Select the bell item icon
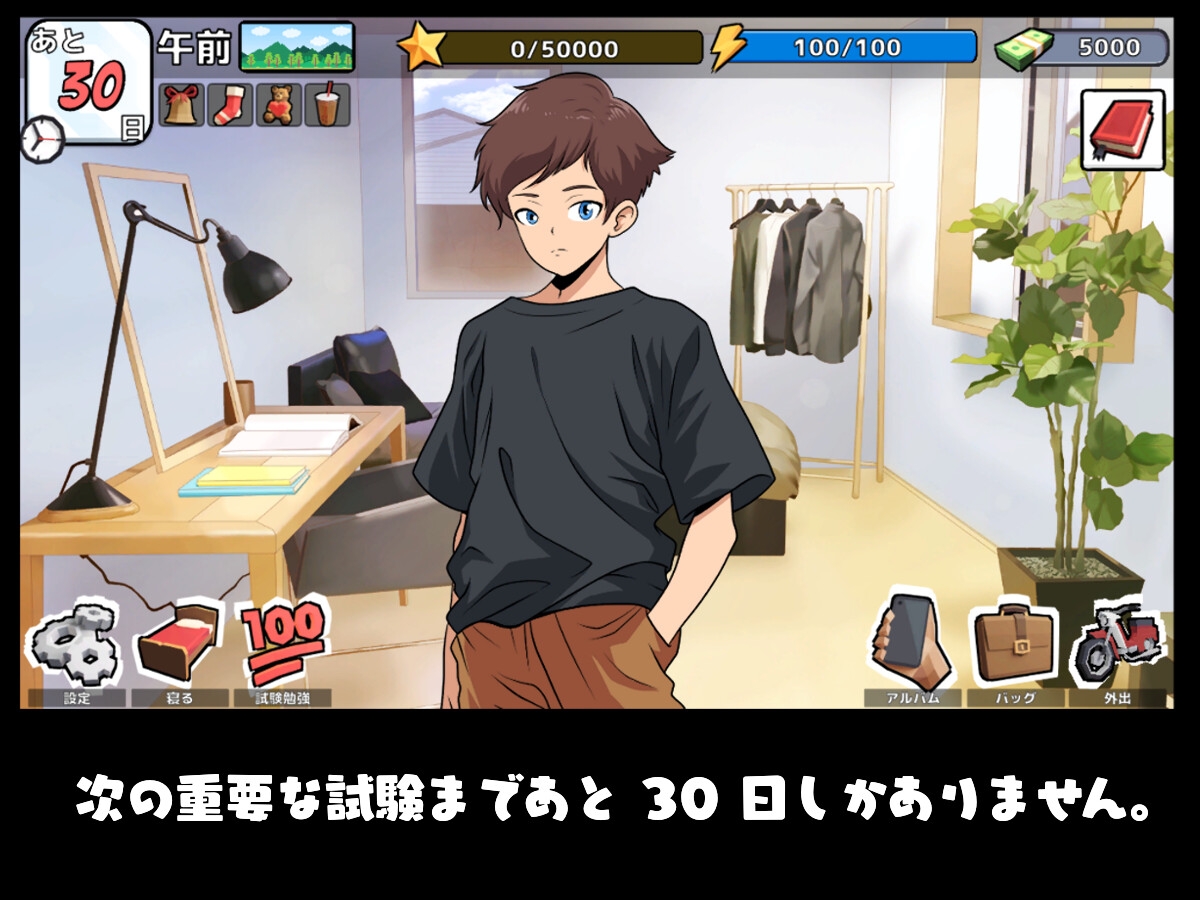This screenshot has height=900, width=1200. 181,105
